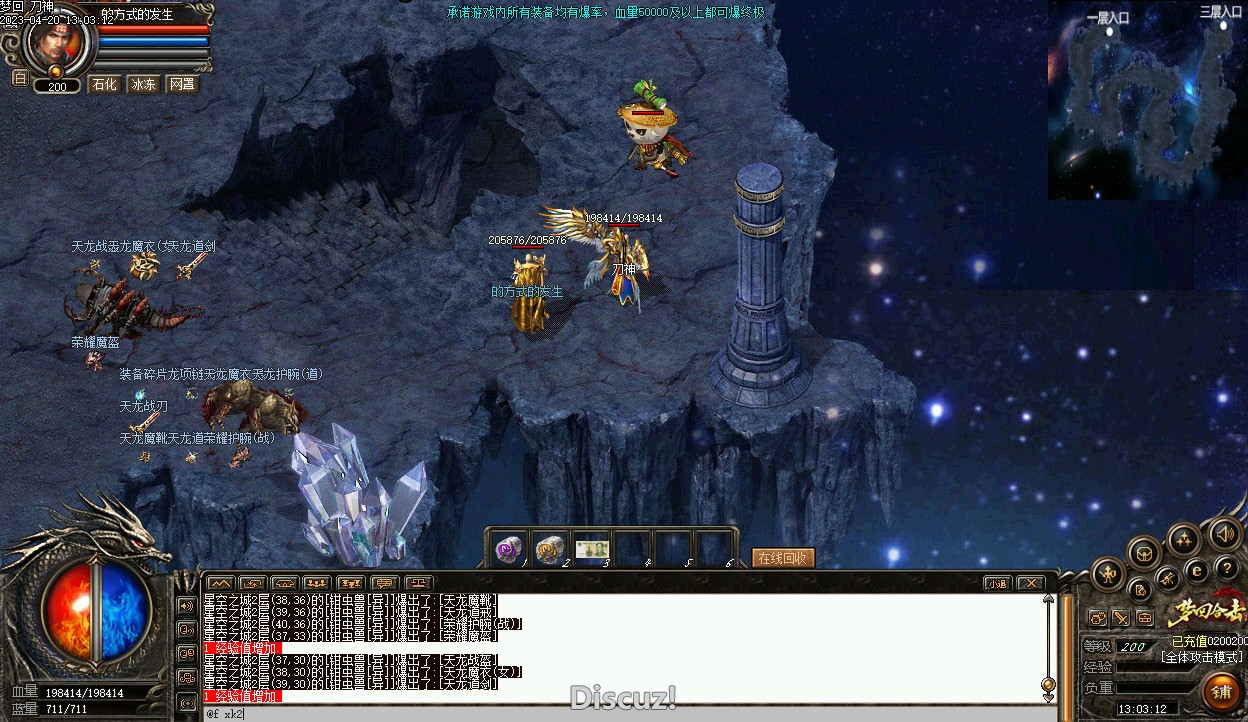Screen dimensions: 1248x722
Task: Open the skills icon with three stars
Action: (x=1184, y=541)
